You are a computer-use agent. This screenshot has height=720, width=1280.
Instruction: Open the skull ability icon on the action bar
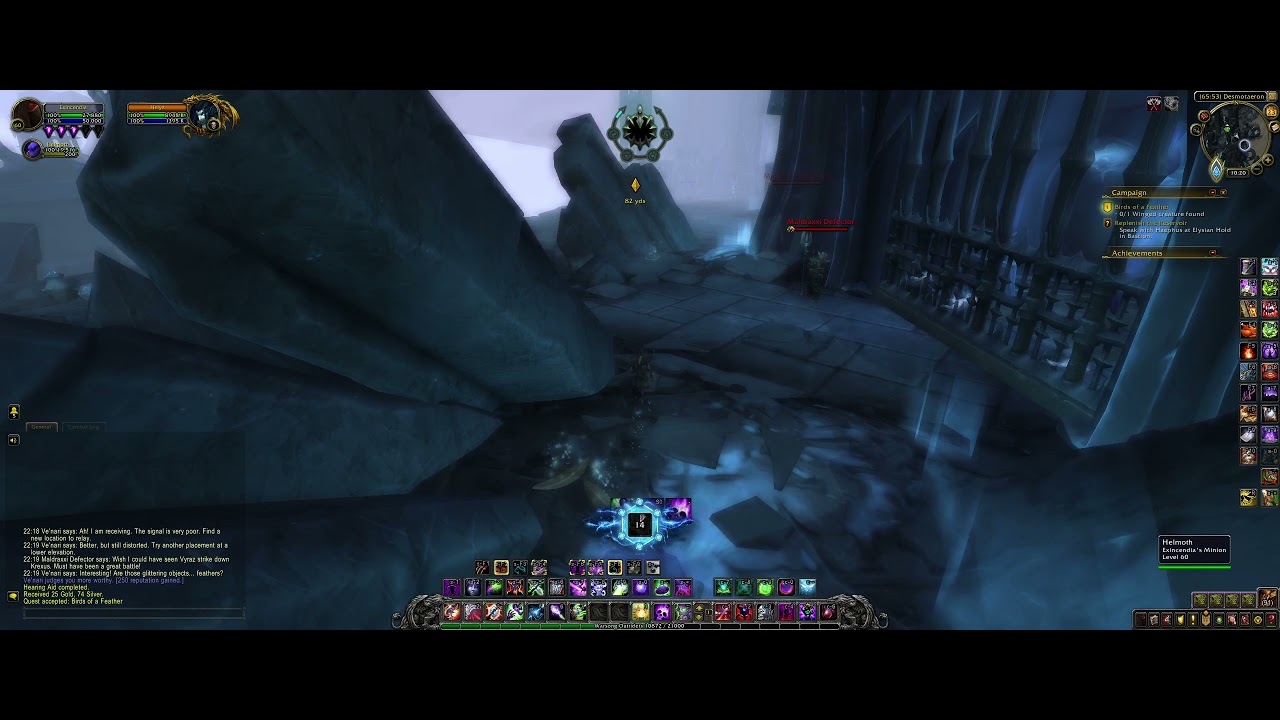point(661,612)
